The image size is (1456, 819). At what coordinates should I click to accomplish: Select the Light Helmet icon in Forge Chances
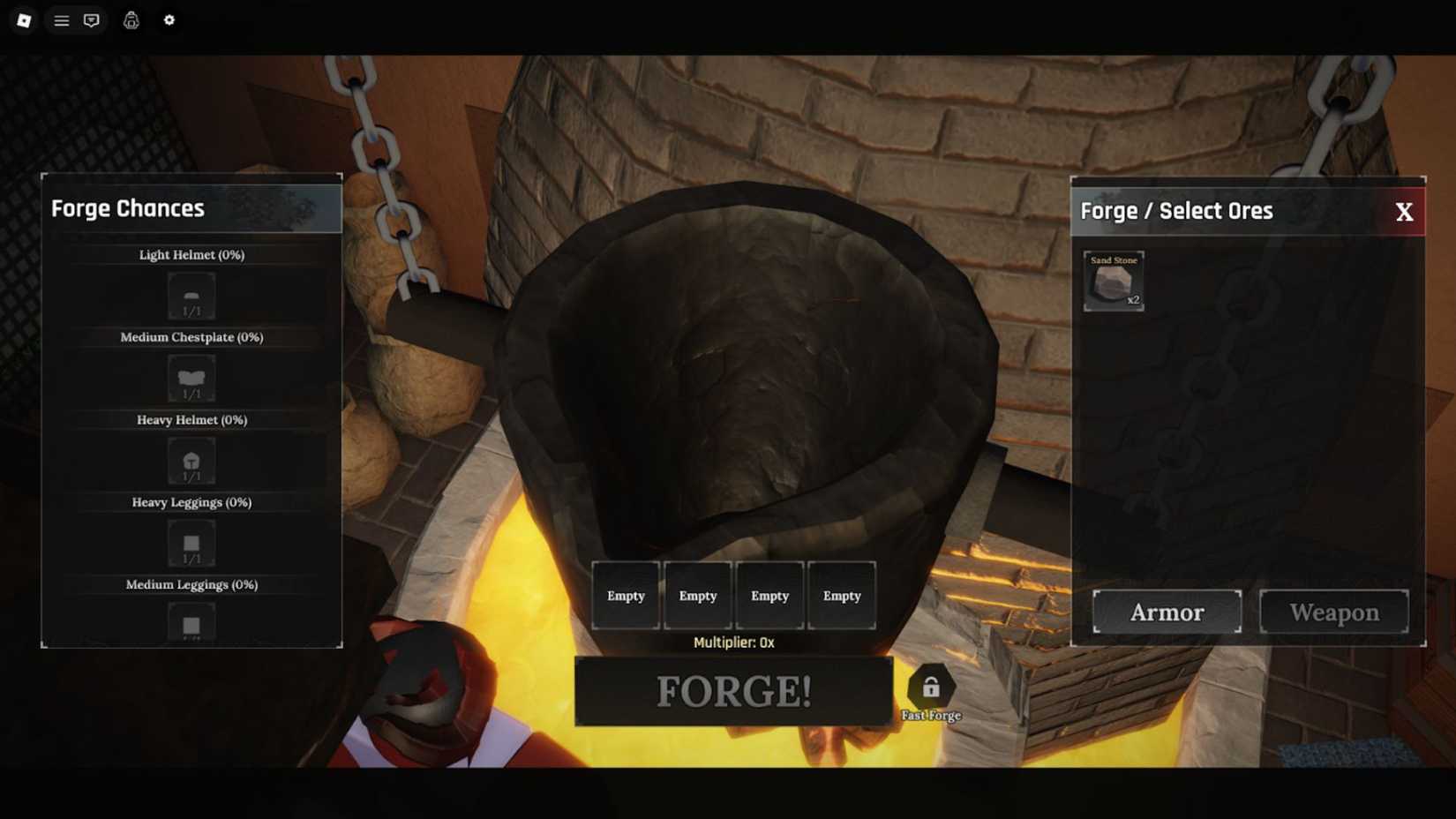(x=191, y=295)
